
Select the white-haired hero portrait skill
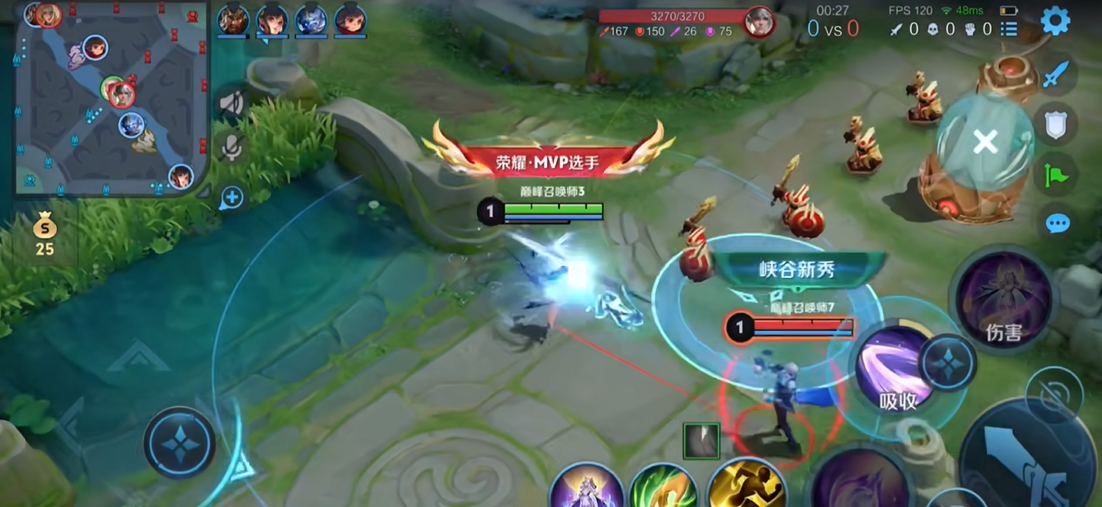pyautogui.click(x=586, y=488)
